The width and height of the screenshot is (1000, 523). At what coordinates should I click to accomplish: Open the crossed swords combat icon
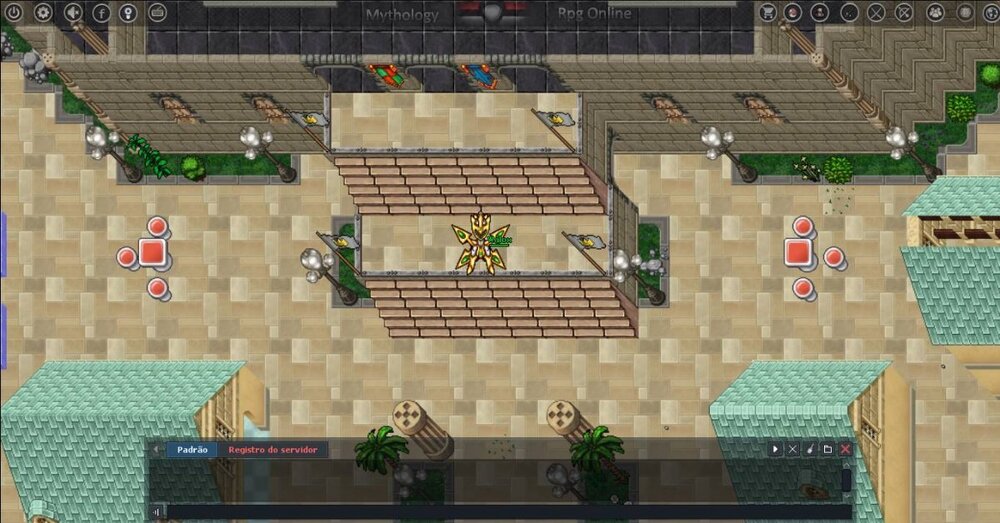coord(876,13)
